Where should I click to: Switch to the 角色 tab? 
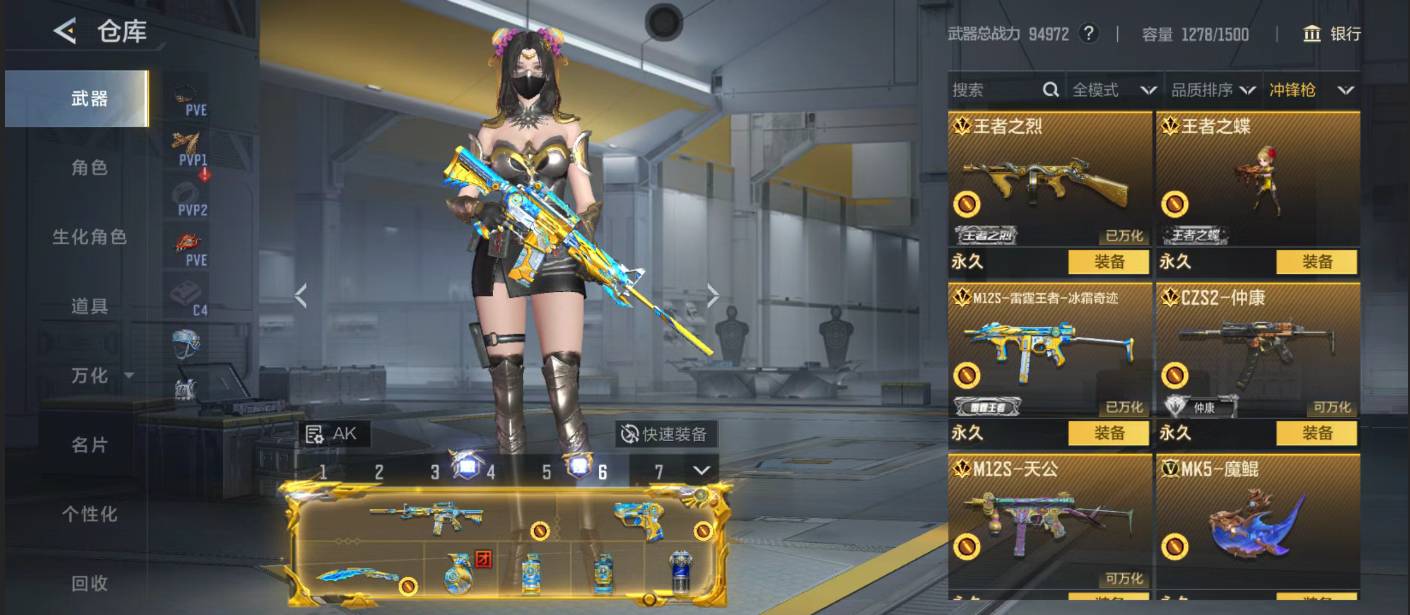click(89, 168)
